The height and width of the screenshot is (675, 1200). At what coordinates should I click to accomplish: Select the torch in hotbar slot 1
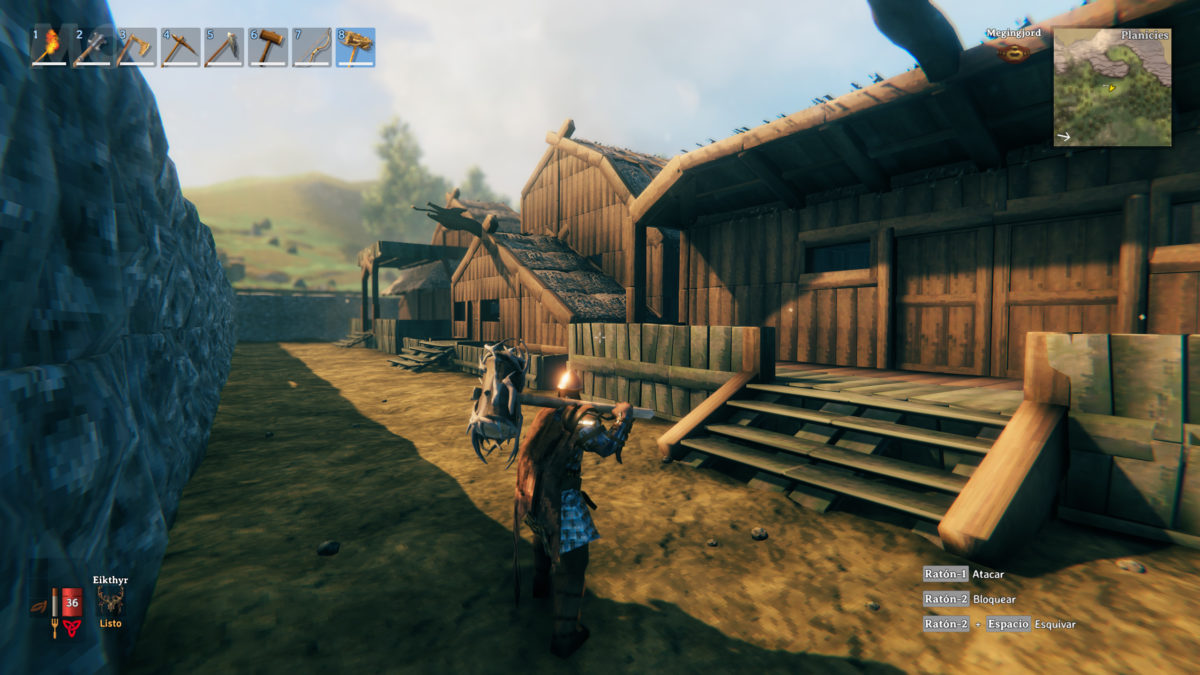(50, 46)
